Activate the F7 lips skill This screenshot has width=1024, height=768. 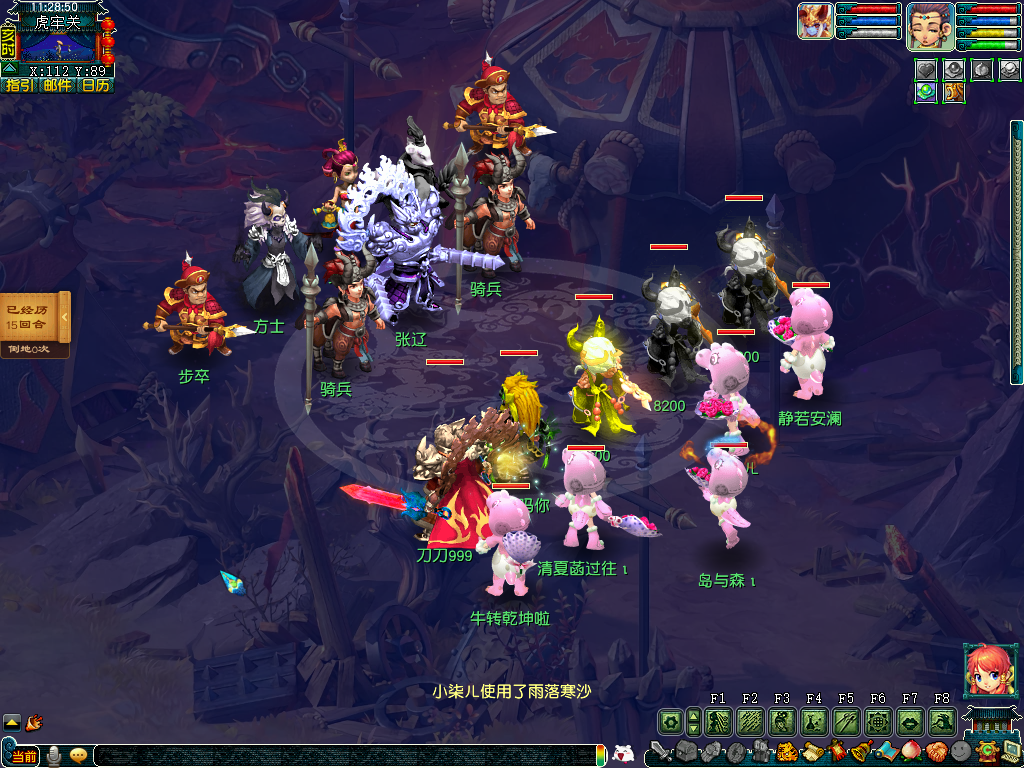[x=910, y=720]
